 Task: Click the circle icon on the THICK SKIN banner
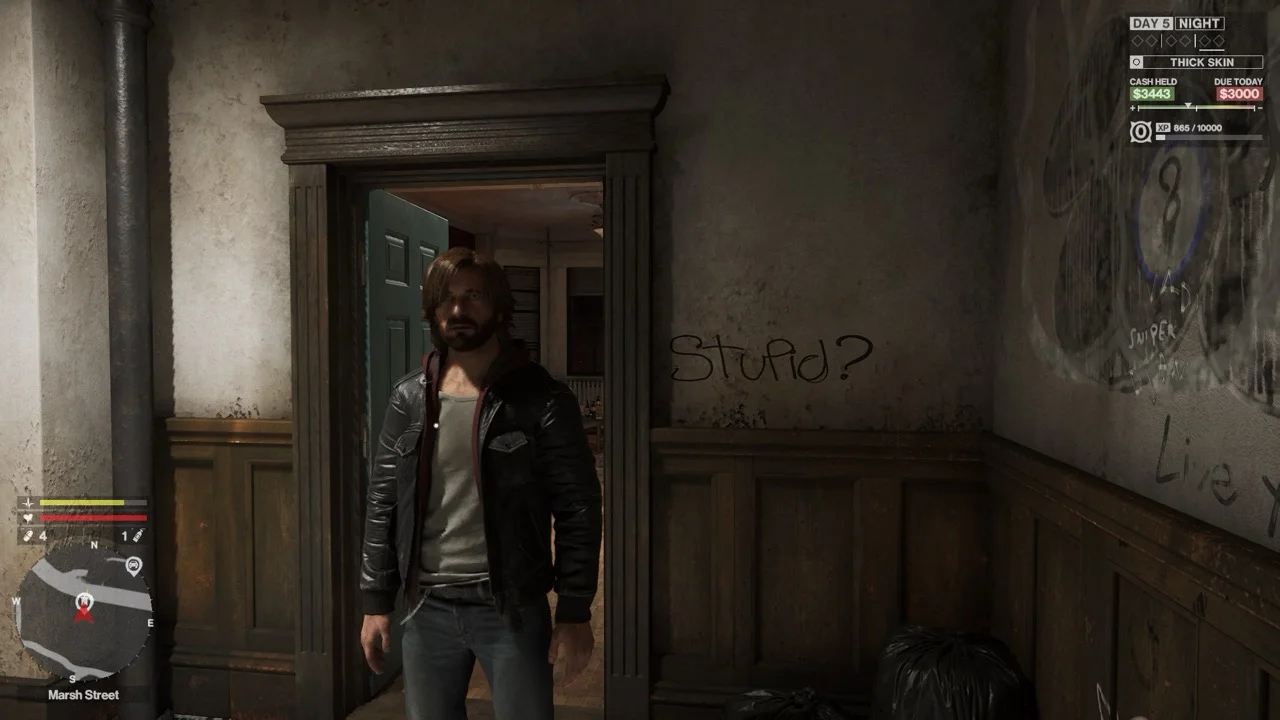1137,62
